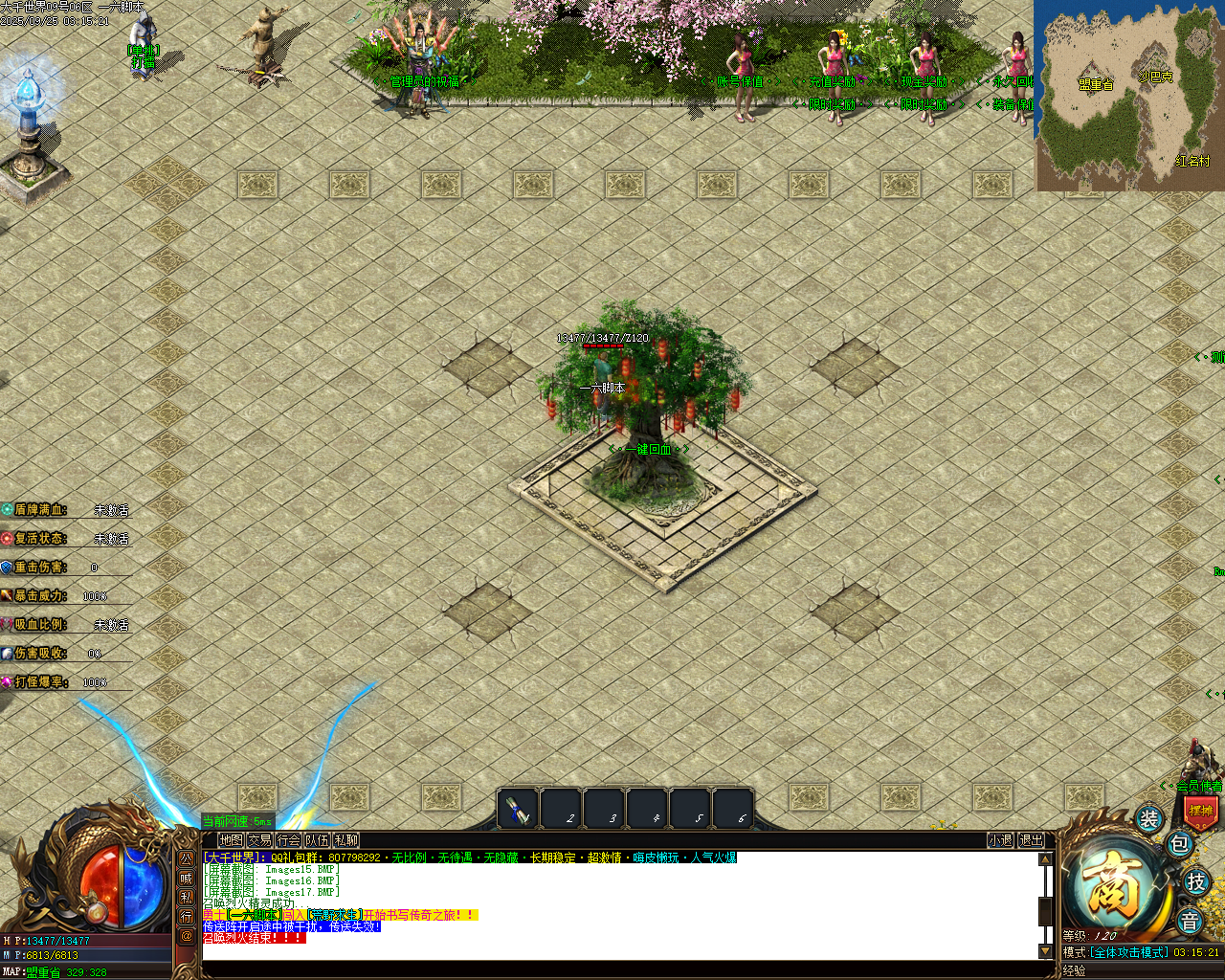Select the 喊 shout chat channel icon

coord(187,879)
